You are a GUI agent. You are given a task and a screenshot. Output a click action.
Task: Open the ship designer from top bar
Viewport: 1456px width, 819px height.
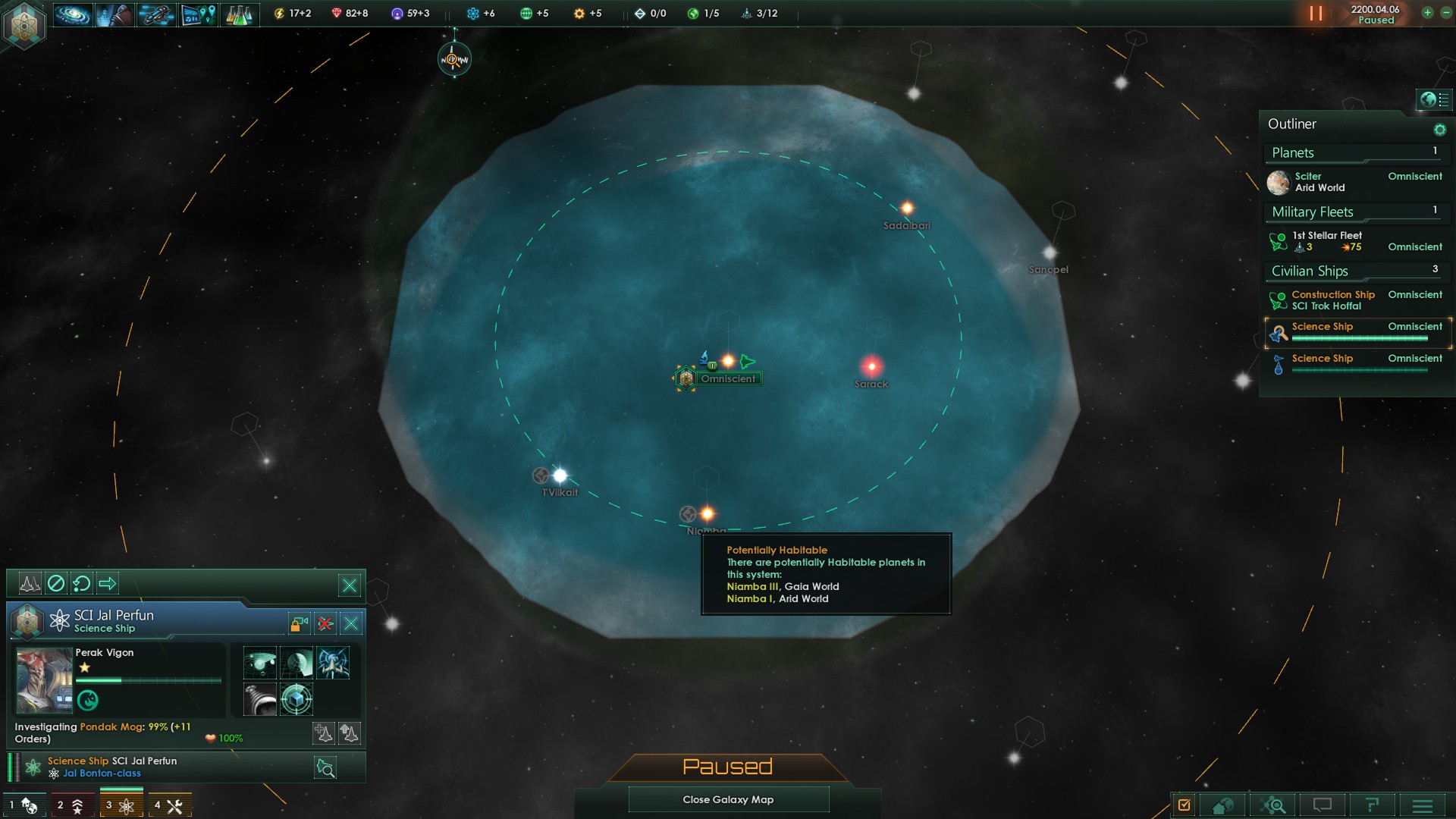(156, 14)
